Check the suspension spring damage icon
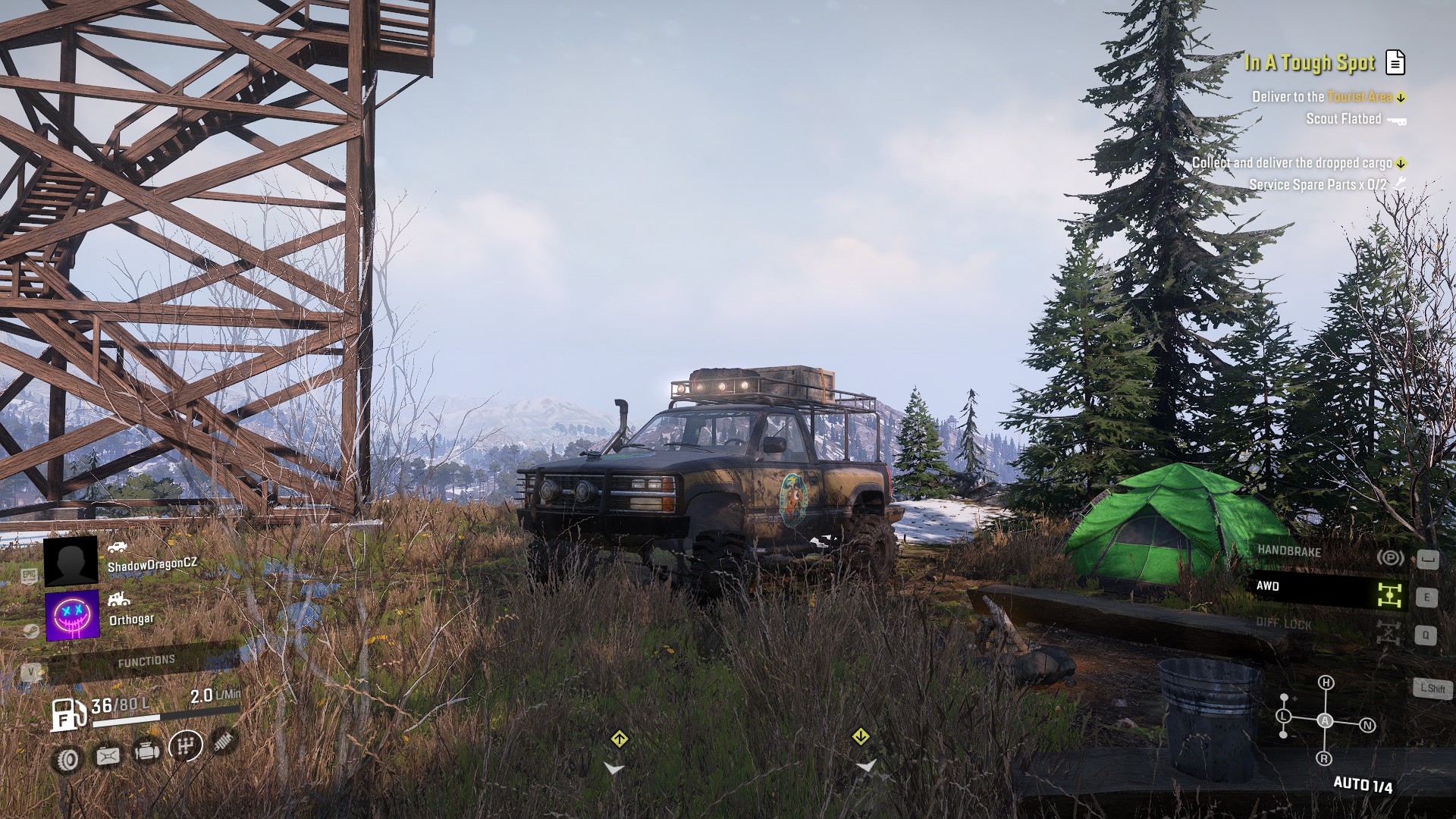 [222, 741]
